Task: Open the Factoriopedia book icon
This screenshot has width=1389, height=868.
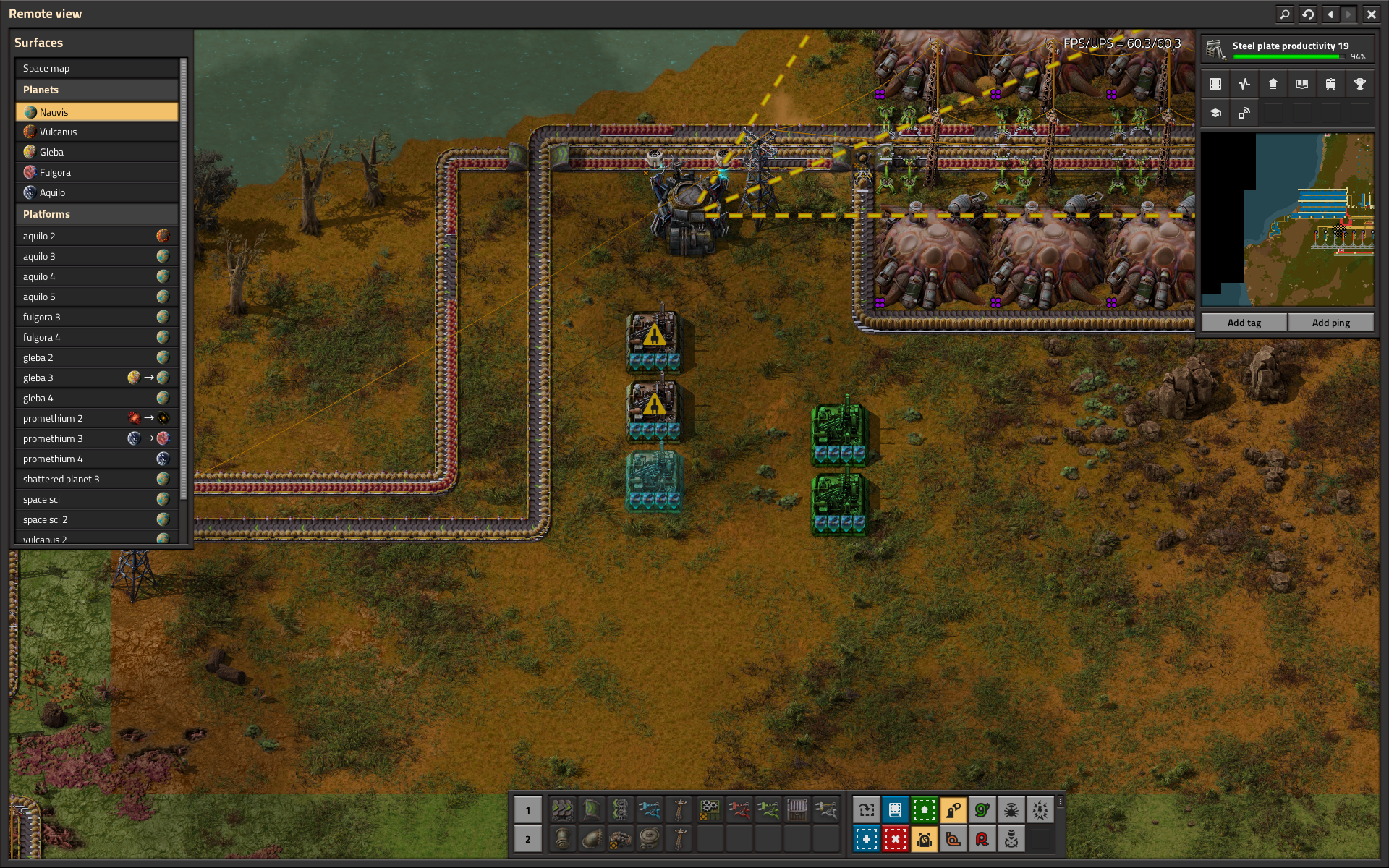Action: click(1302, 83)
